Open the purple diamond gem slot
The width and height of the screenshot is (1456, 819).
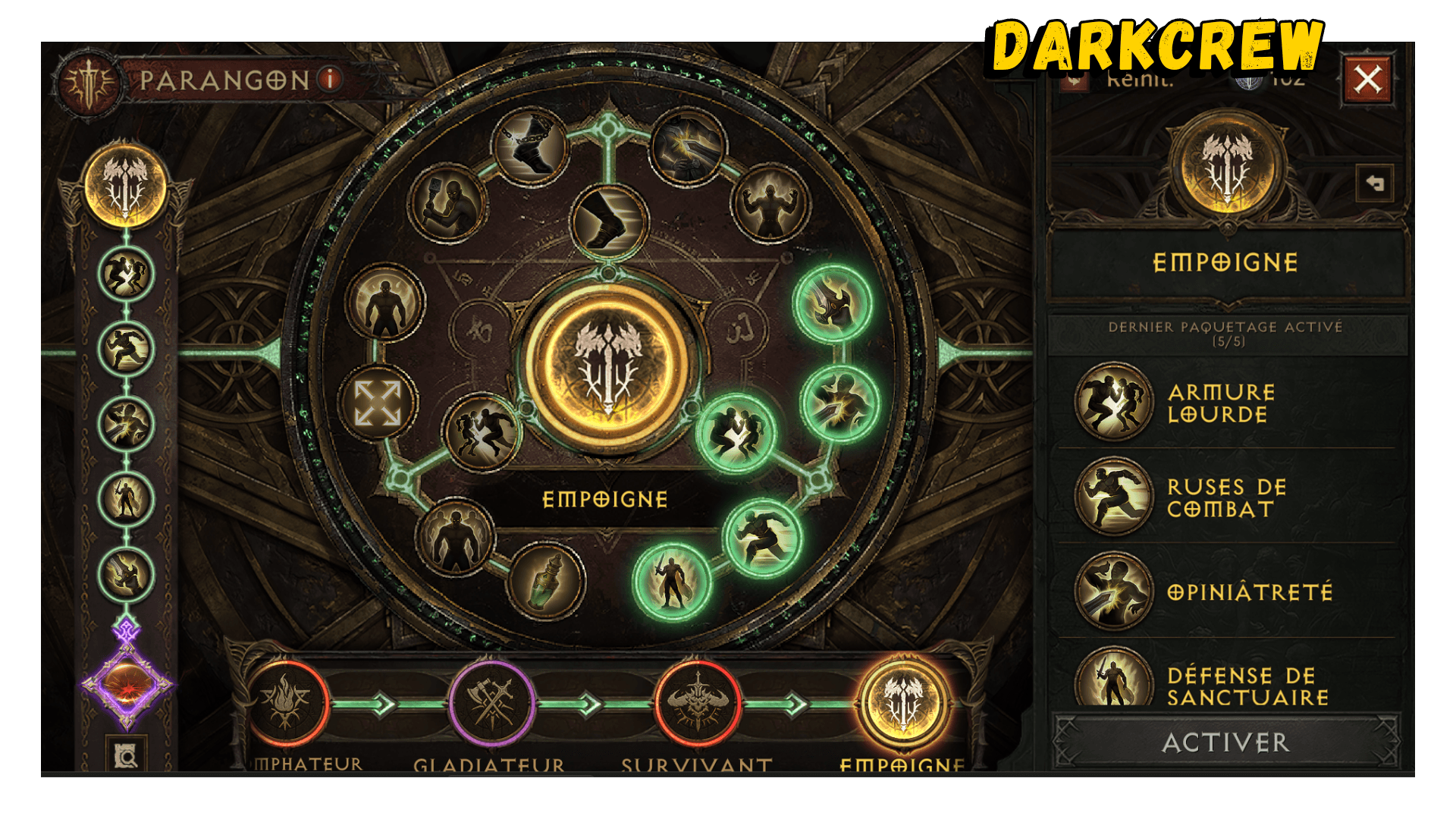pos(127,685)
